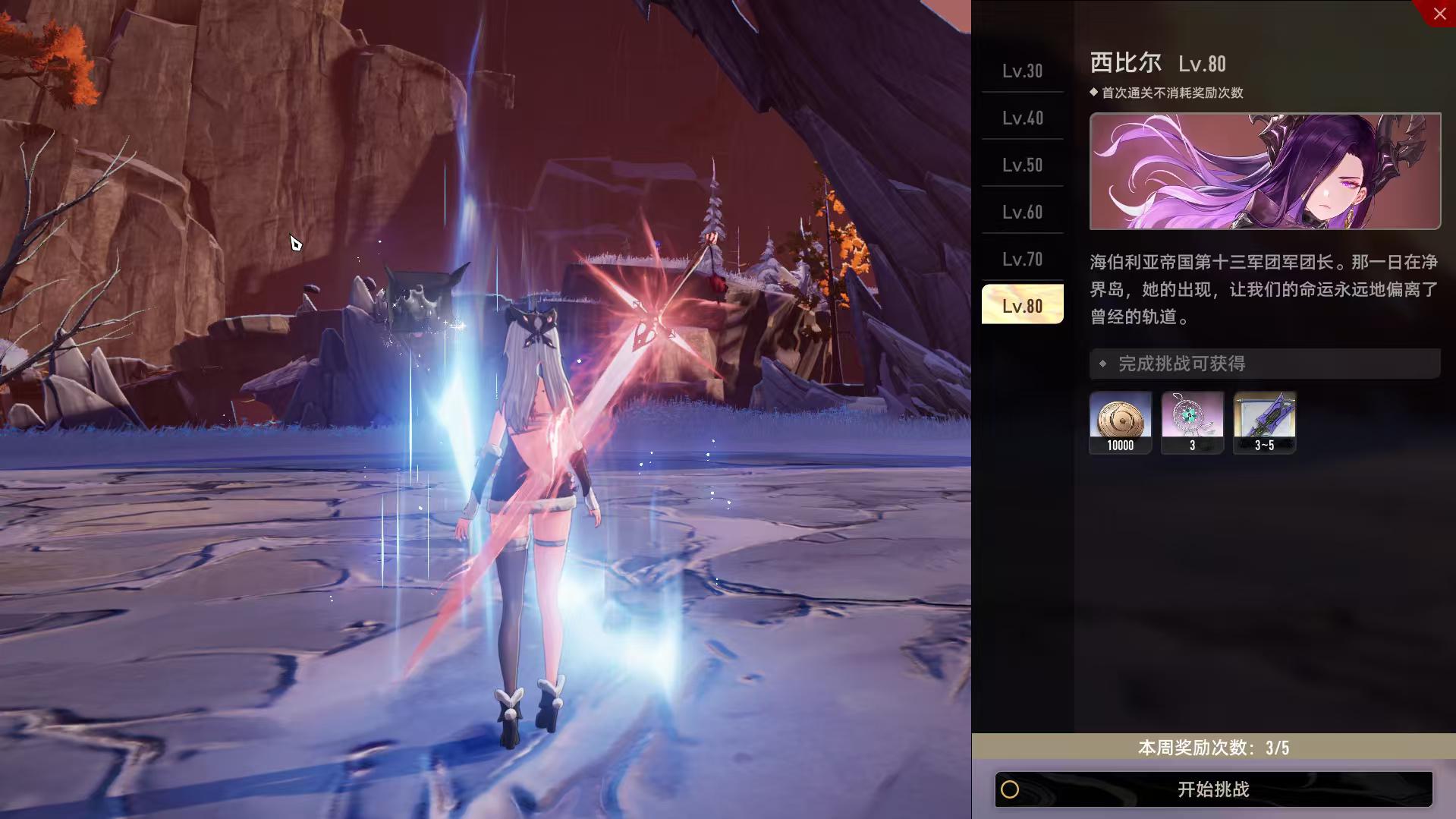The image size is (1456, 819).
Task: Open the Lv.60 challenge tier
Action: tap(1022, 212)
